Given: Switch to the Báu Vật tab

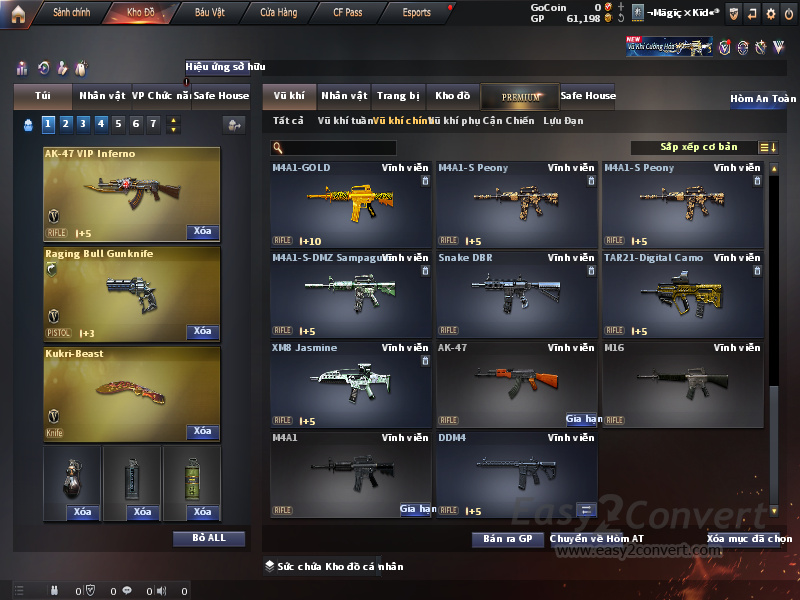Looking at the screenshot, I should pos(209,13).
